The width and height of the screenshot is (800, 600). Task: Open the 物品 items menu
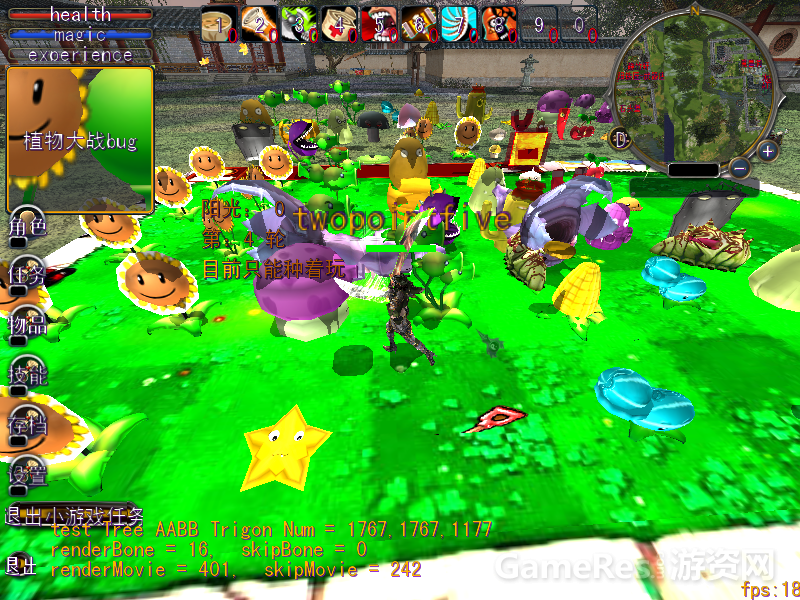(27, 324)
